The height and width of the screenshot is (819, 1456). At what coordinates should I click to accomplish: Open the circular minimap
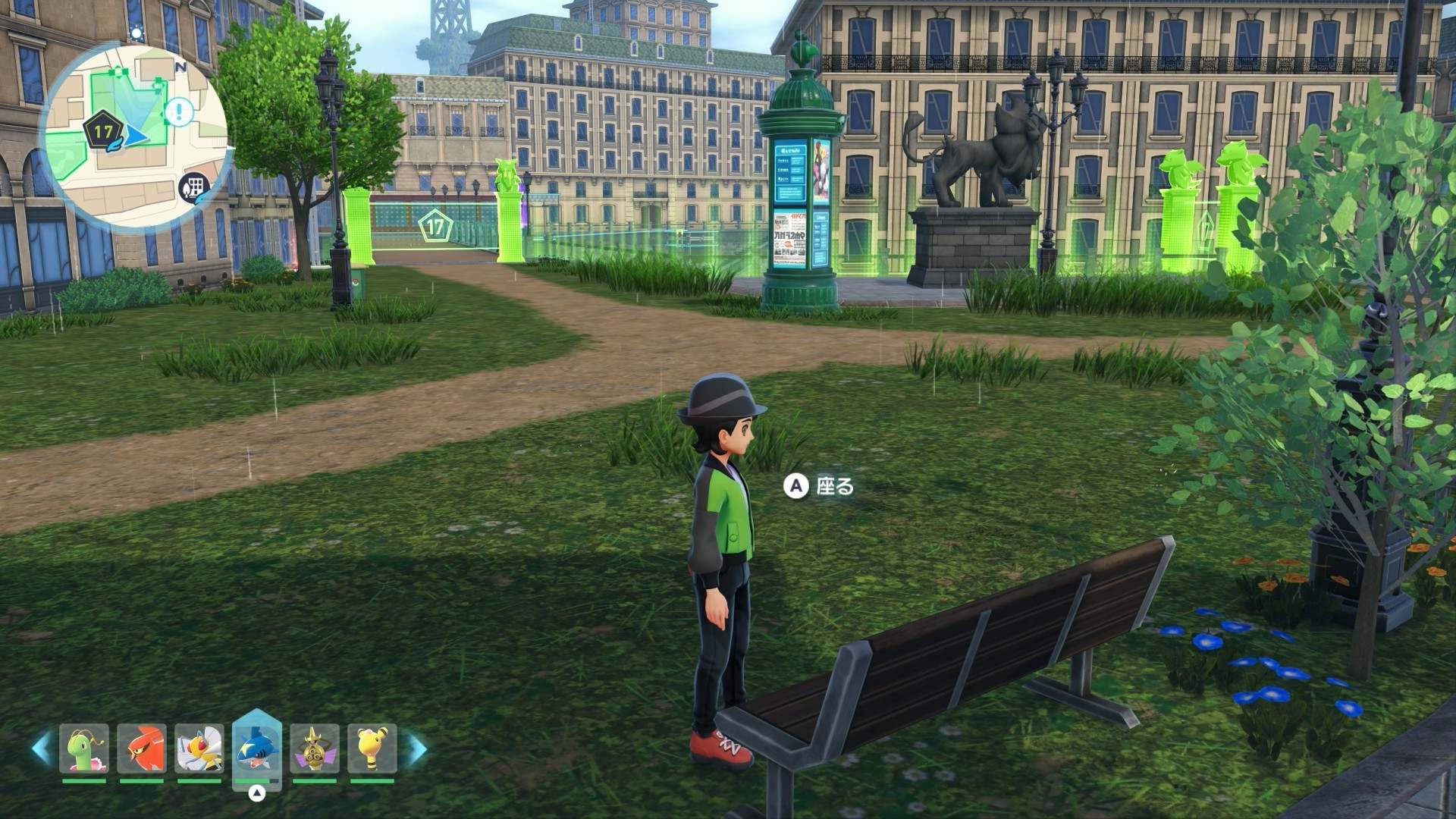pos(136,135)
